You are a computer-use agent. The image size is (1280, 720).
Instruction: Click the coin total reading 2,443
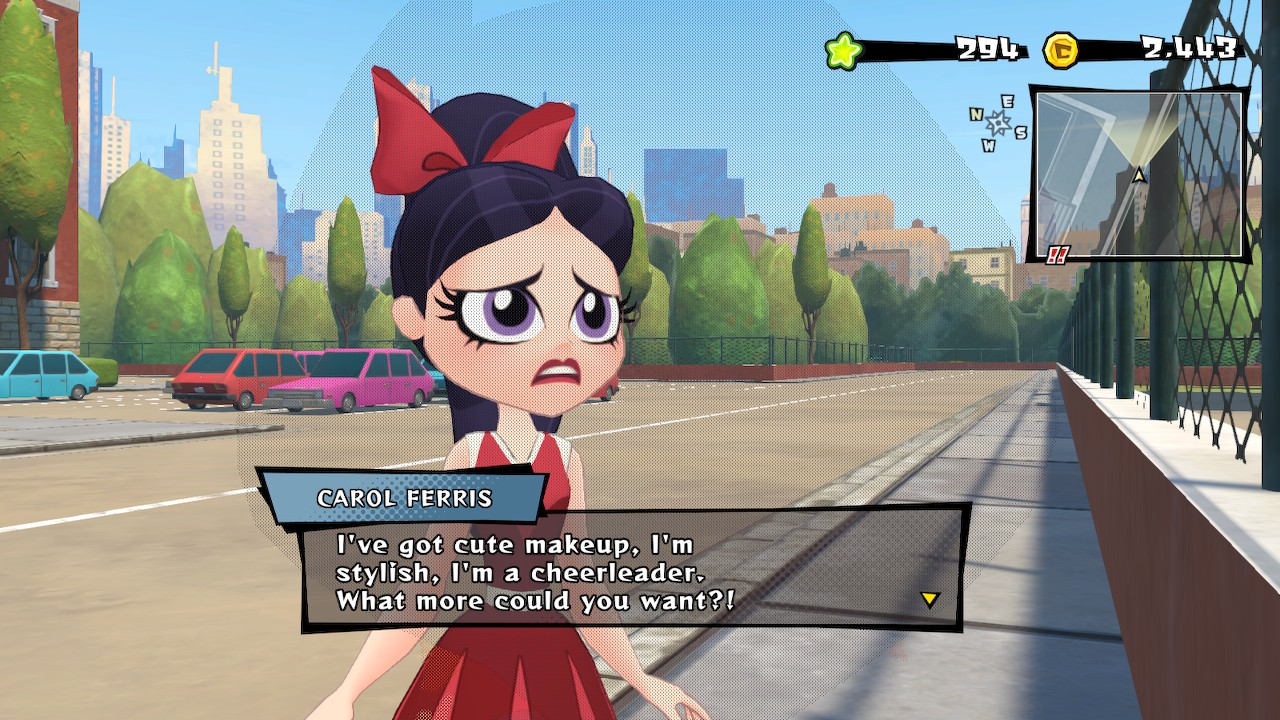click(x=1188, y=45)
